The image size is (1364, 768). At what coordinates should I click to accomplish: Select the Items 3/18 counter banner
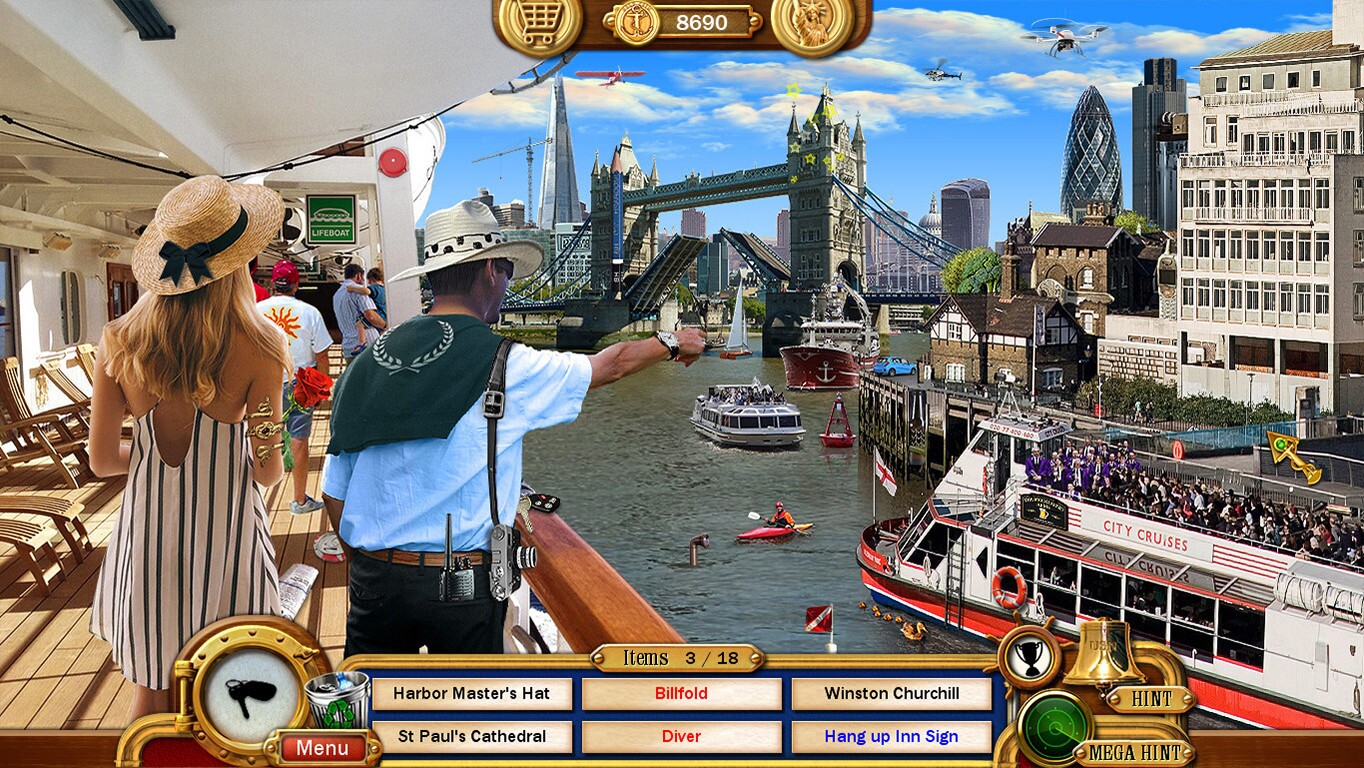point(676,658)
